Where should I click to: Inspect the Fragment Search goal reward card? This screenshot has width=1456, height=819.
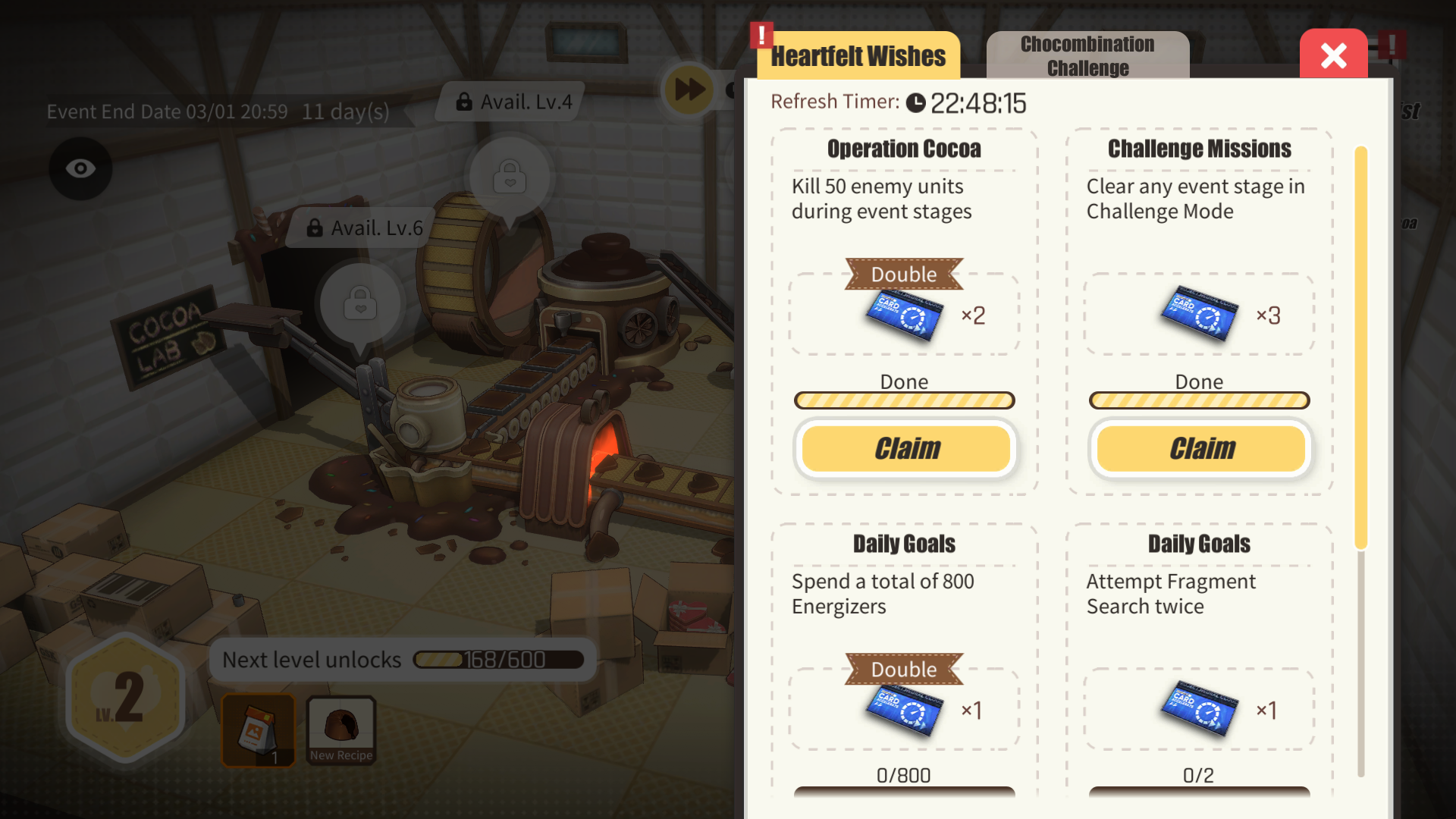click(1200, 711)
